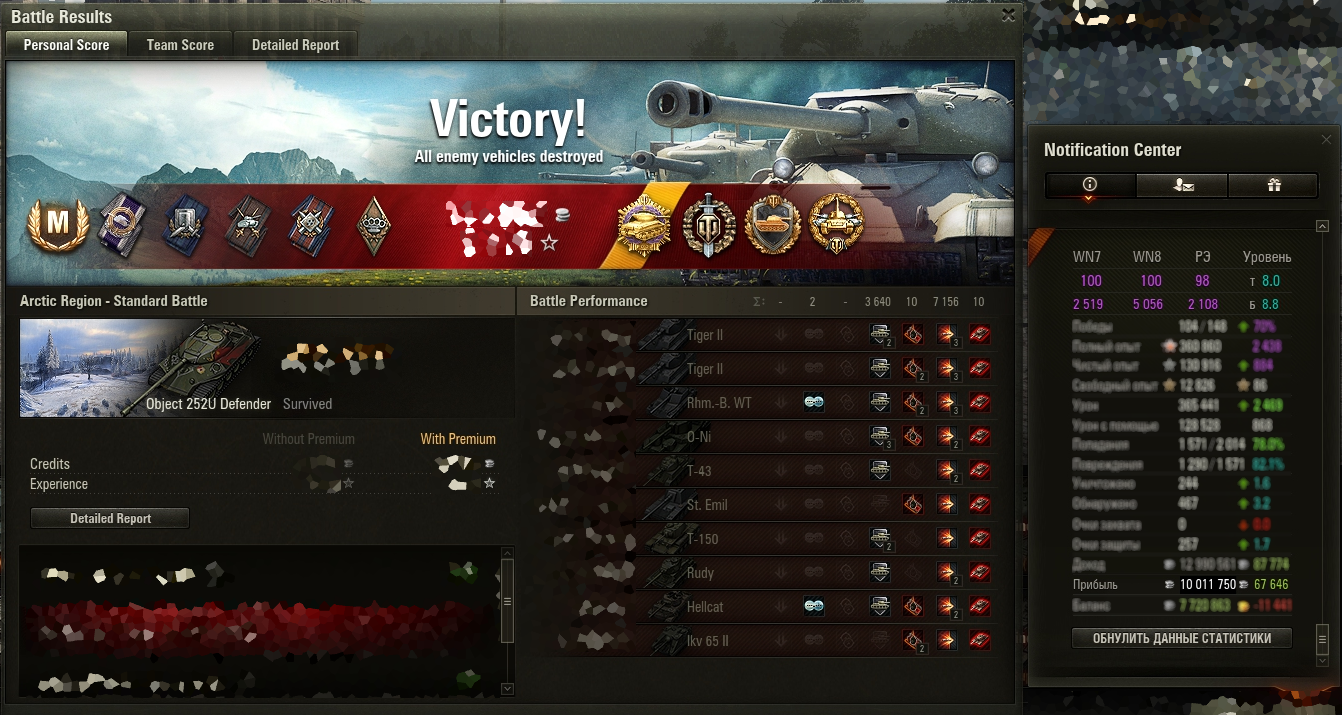
Task: Select the Personal Score tab
Action: (x=66, y=45)
